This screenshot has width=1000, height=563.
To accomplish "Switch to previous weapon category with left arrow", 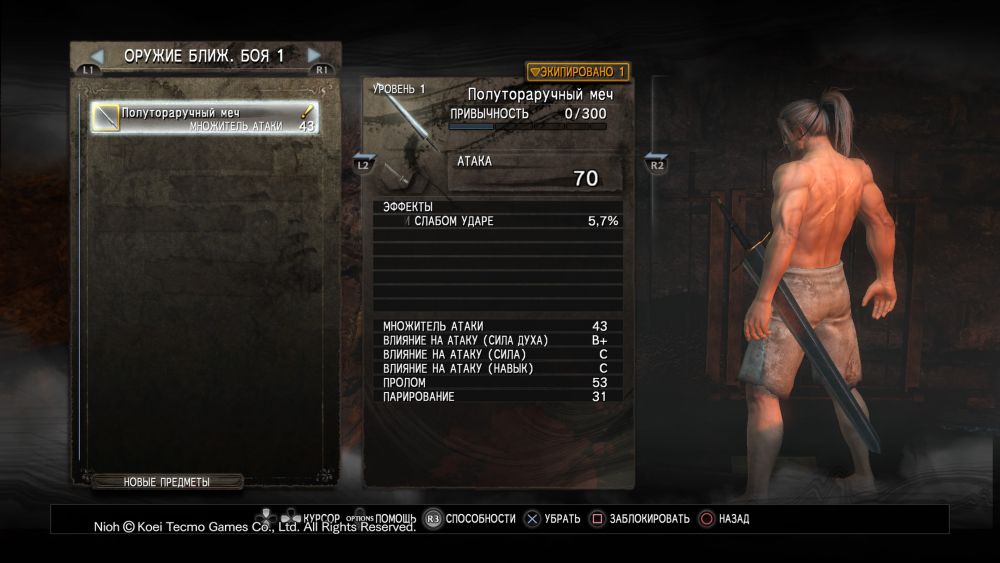I will [97, 56].
